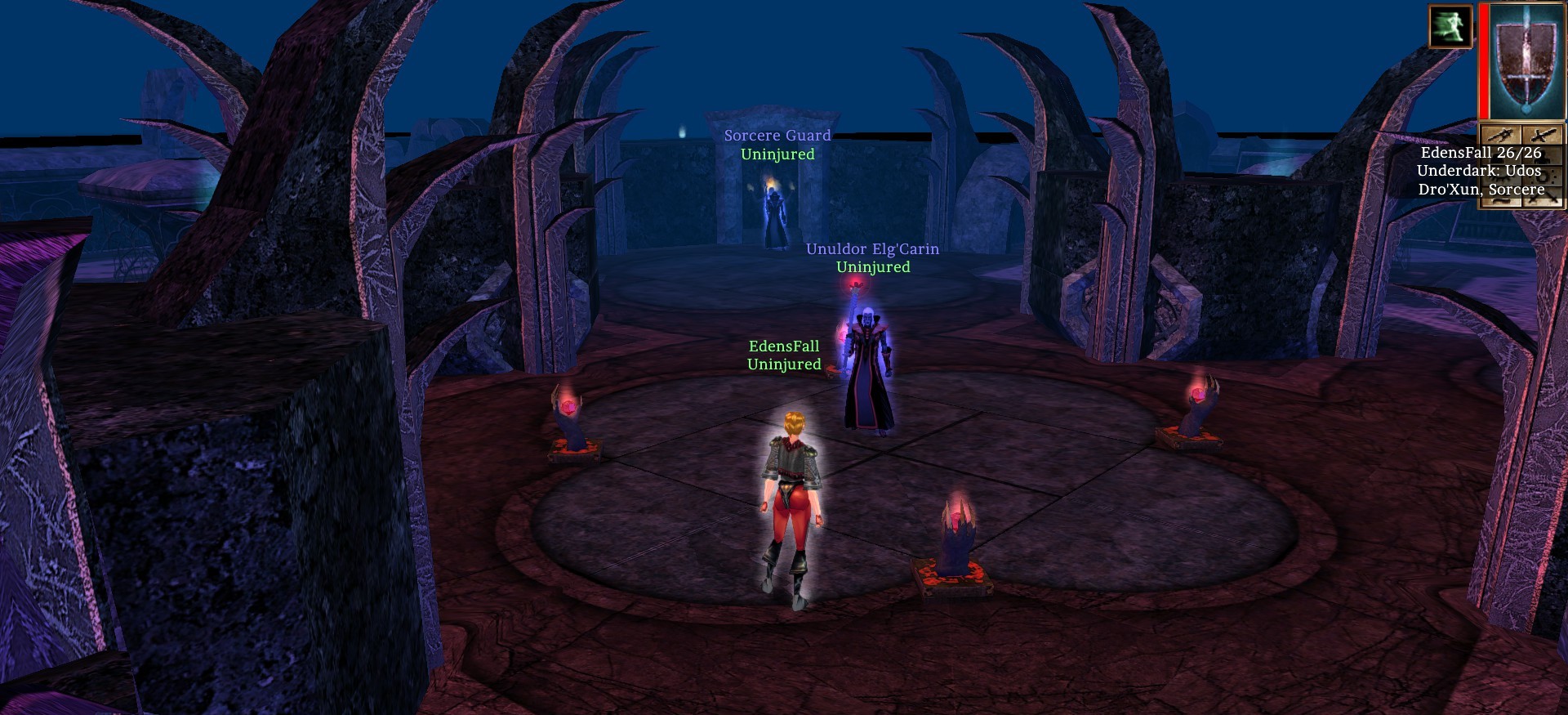Screen dimensions: 1568x715
Task: Click the crossbow button below the portrait
Action: pos(1500,135)
